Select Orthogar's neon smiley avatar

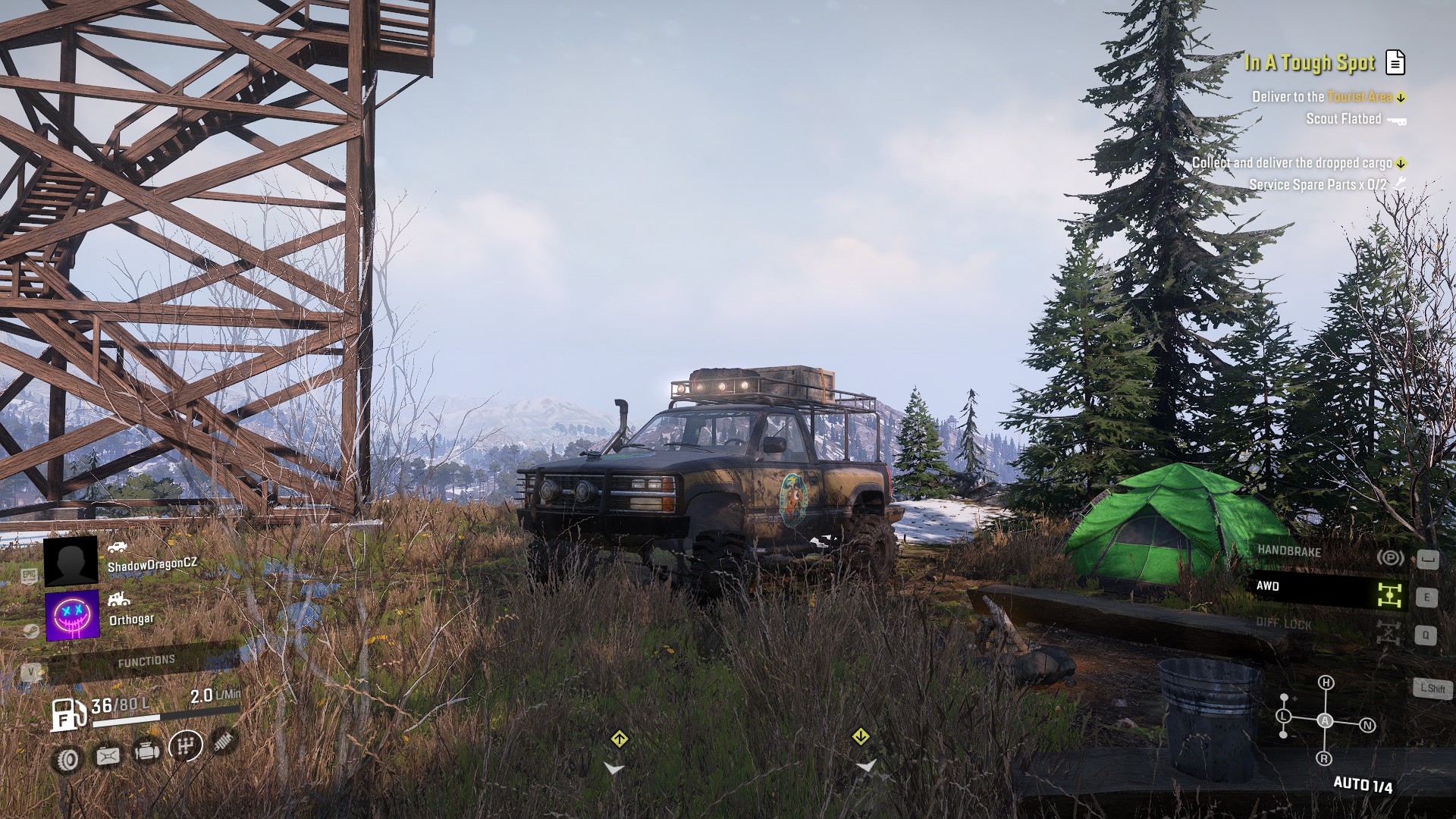72,615
